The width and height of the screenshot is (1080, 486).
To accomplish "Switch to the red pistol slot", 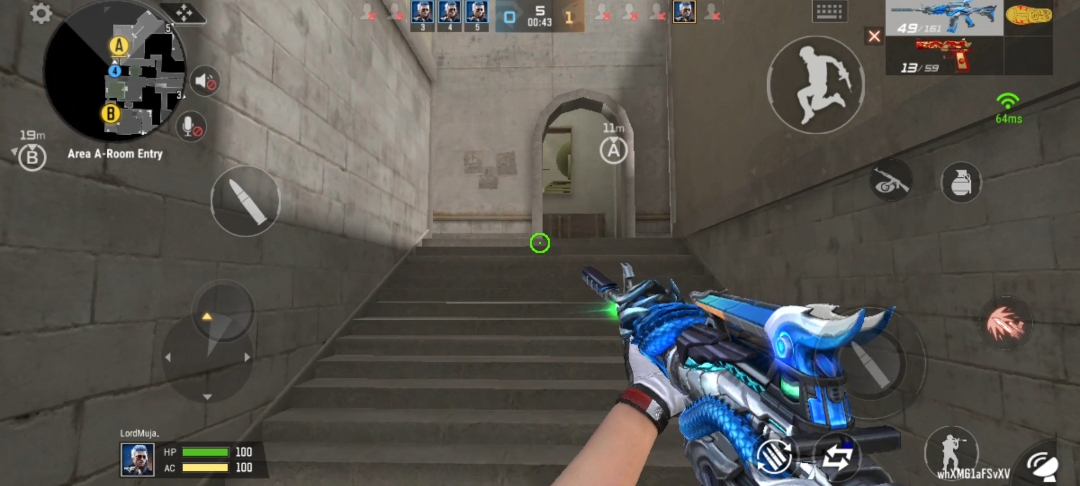I will click(943, 55).
